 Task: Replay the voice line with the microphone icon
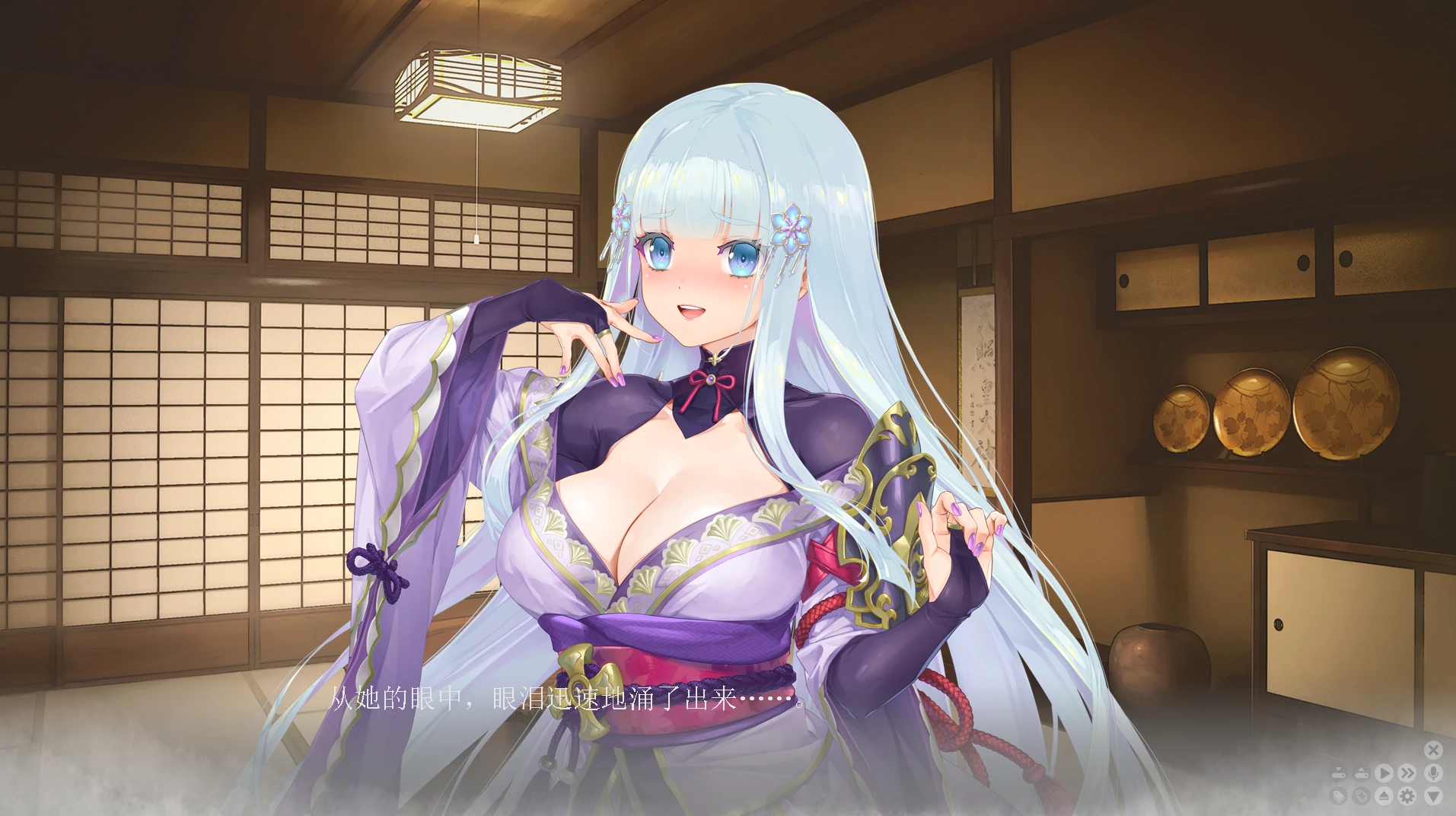(1433, 773)
